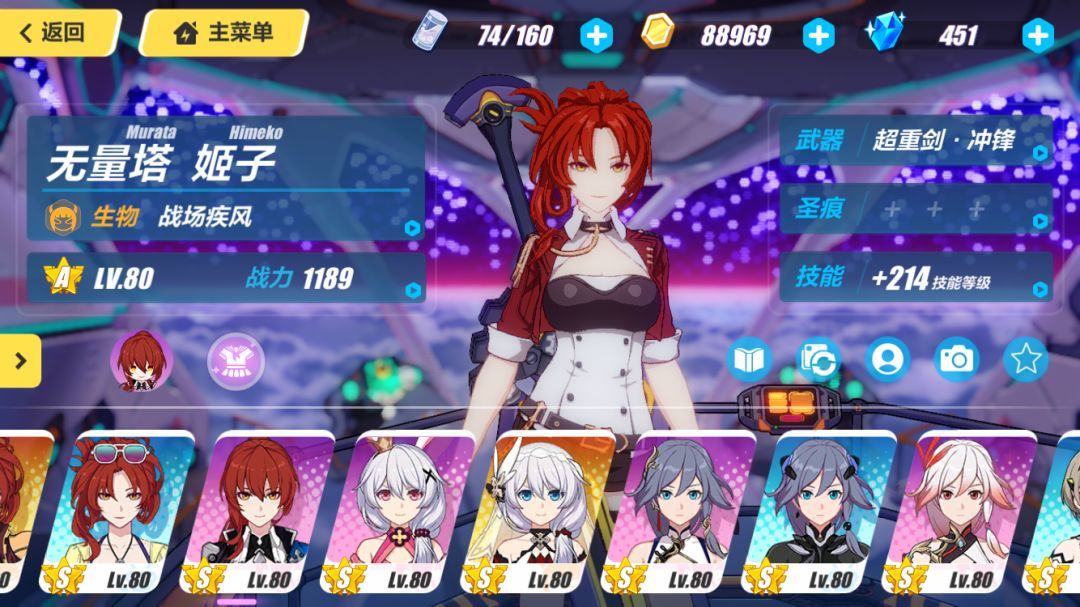Expand the yellow side arrow tab
This screenshot has width=1080, height=607.
tap(20, 353)
